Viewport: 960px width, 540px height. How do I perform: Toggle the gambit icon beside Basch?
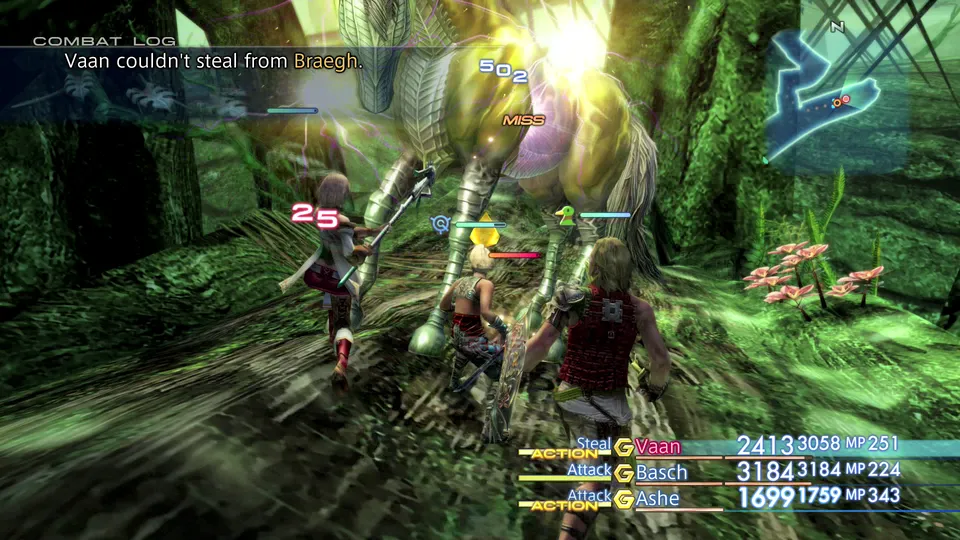[x=624, y=472]
